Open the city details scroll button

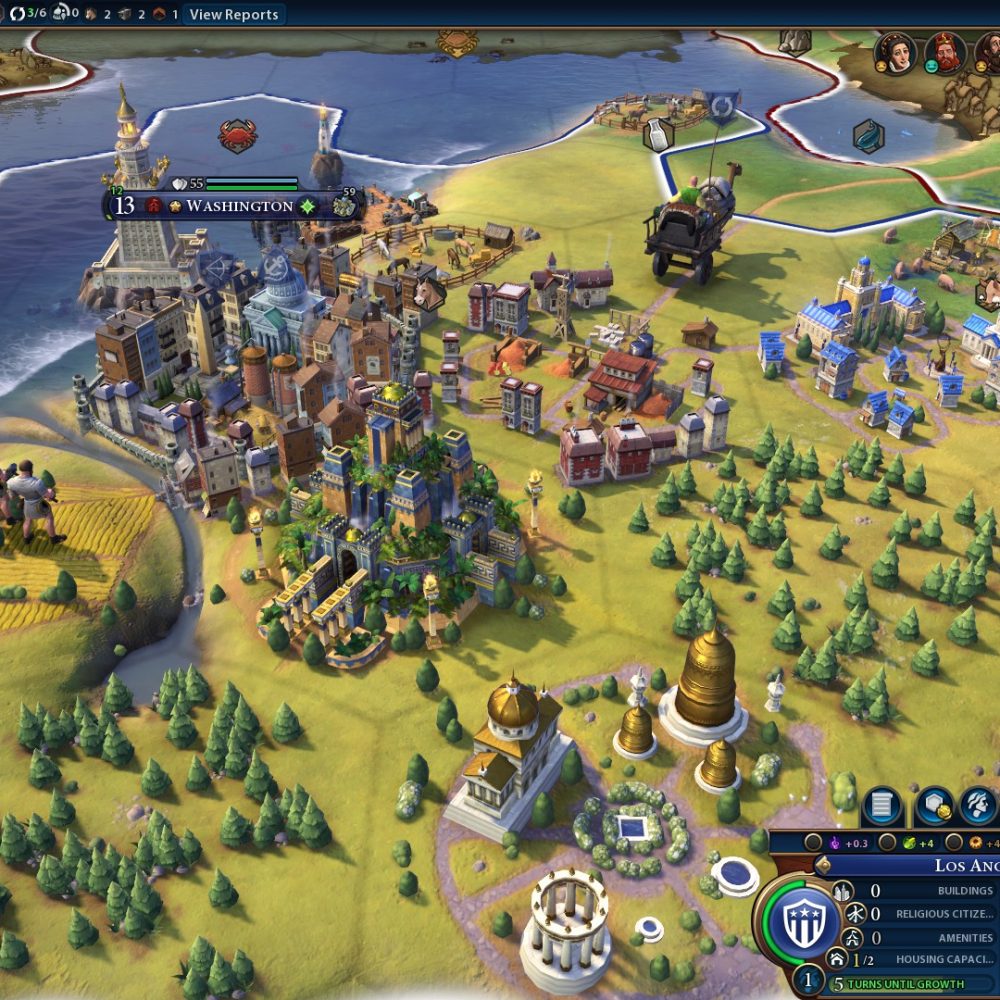(882, 807)
